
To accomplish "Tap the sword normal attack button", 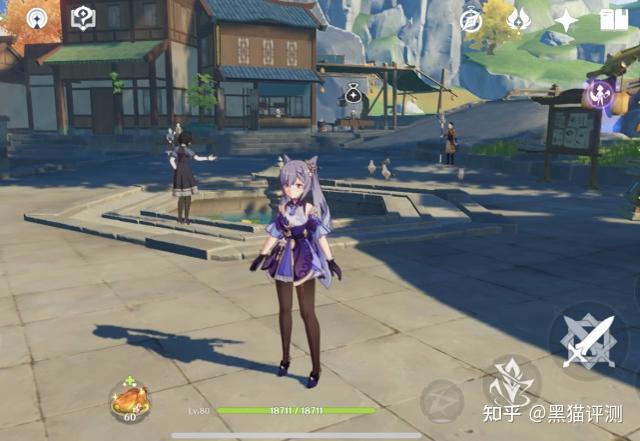I will coord(588,342).
